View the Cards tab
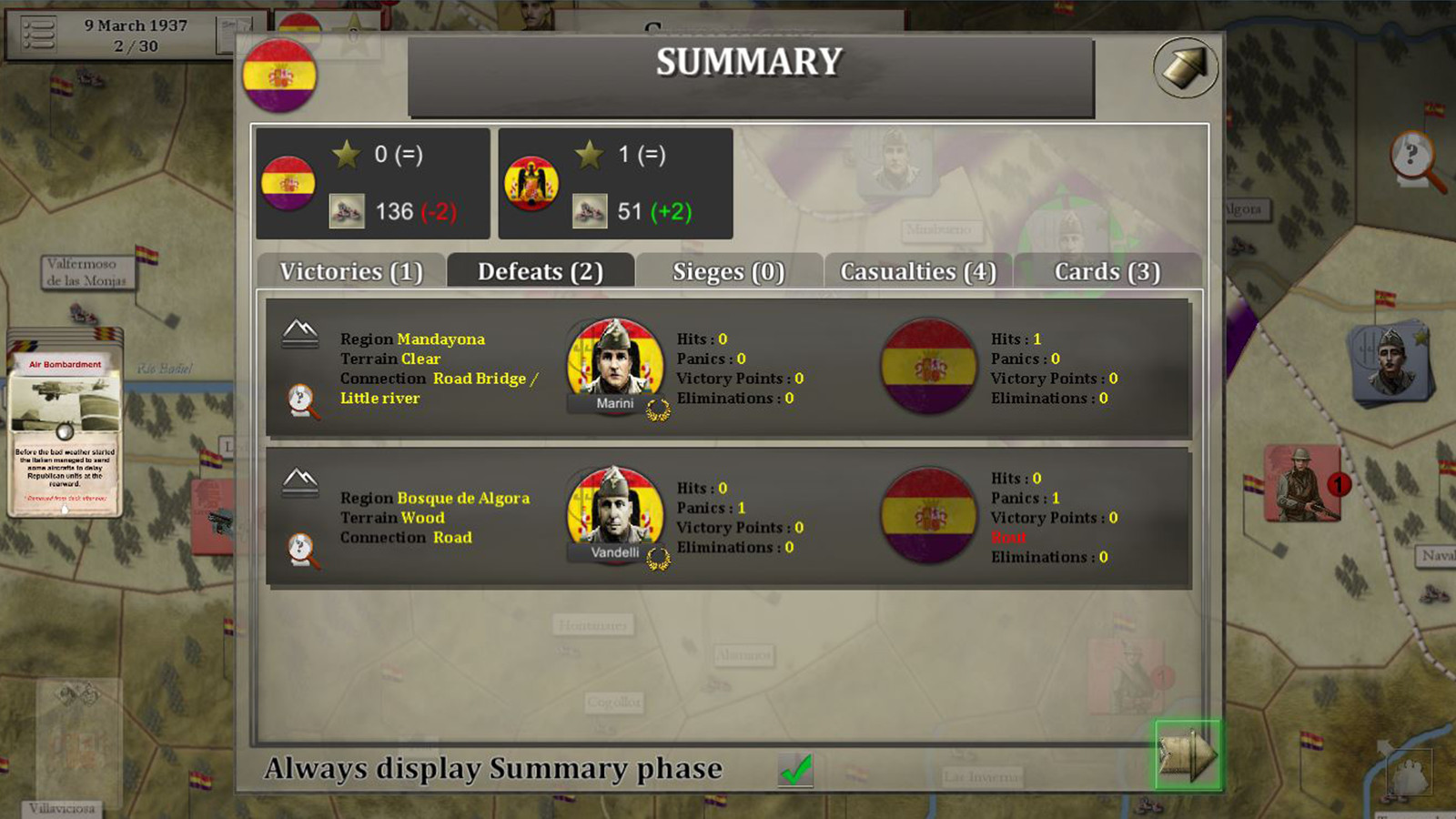Viewport: 1456px width, 819px height. pyautogui.click(x=1107, y=271)
